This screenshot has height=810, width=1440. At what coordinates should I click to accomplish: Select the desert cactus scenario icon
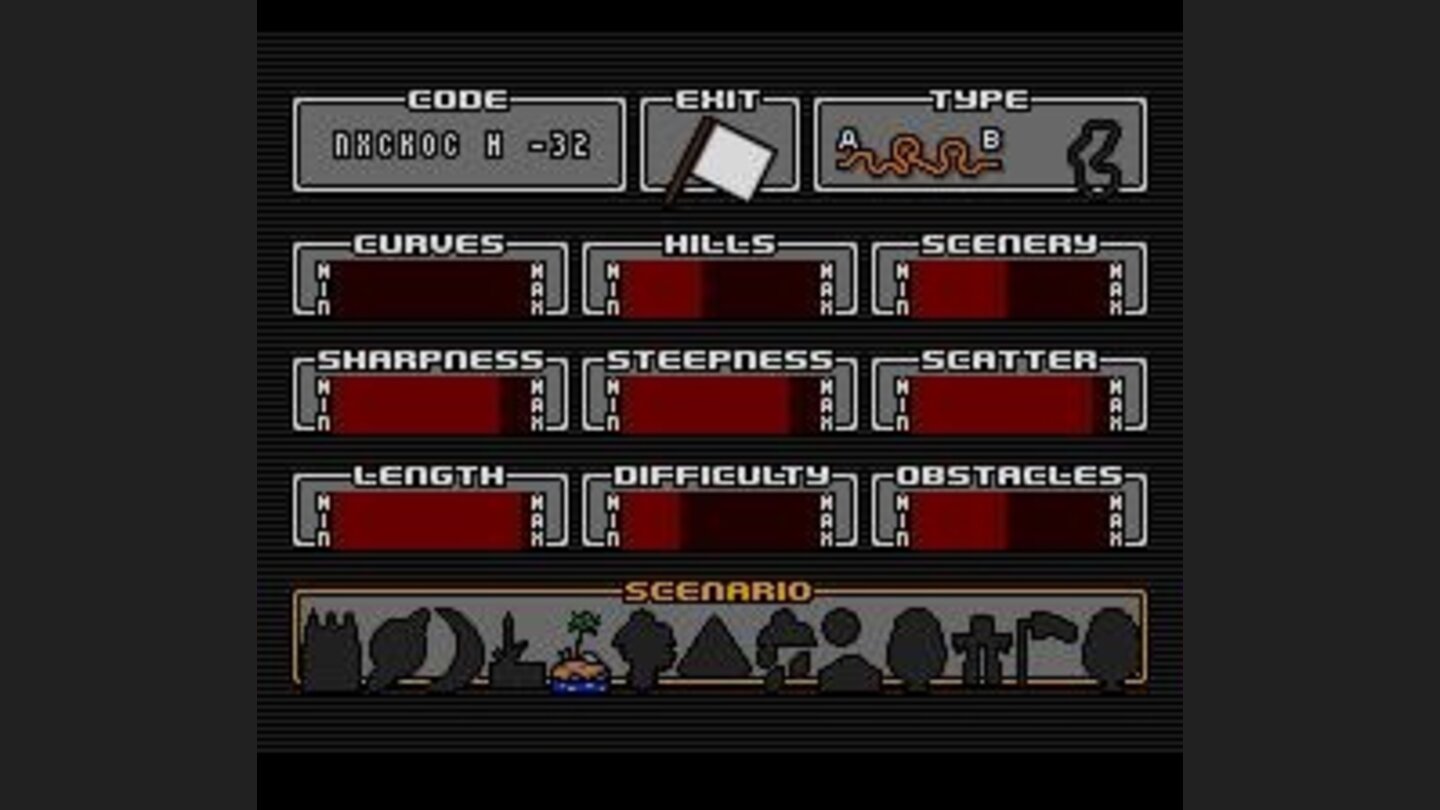coord(511,650)
